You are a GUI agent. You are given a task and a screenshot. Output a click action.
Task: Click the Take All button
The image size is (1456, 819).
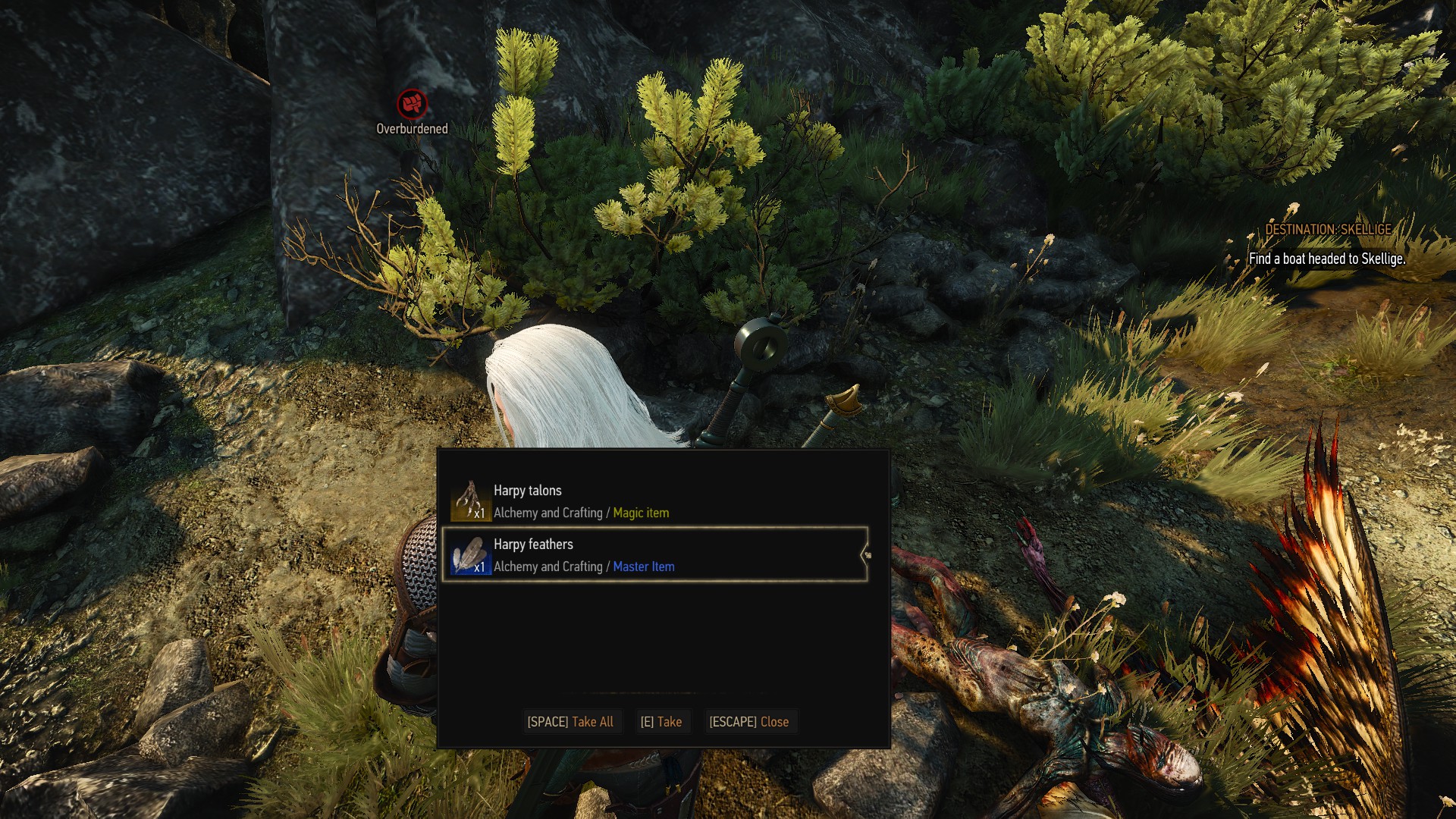[x=570, y=722]
